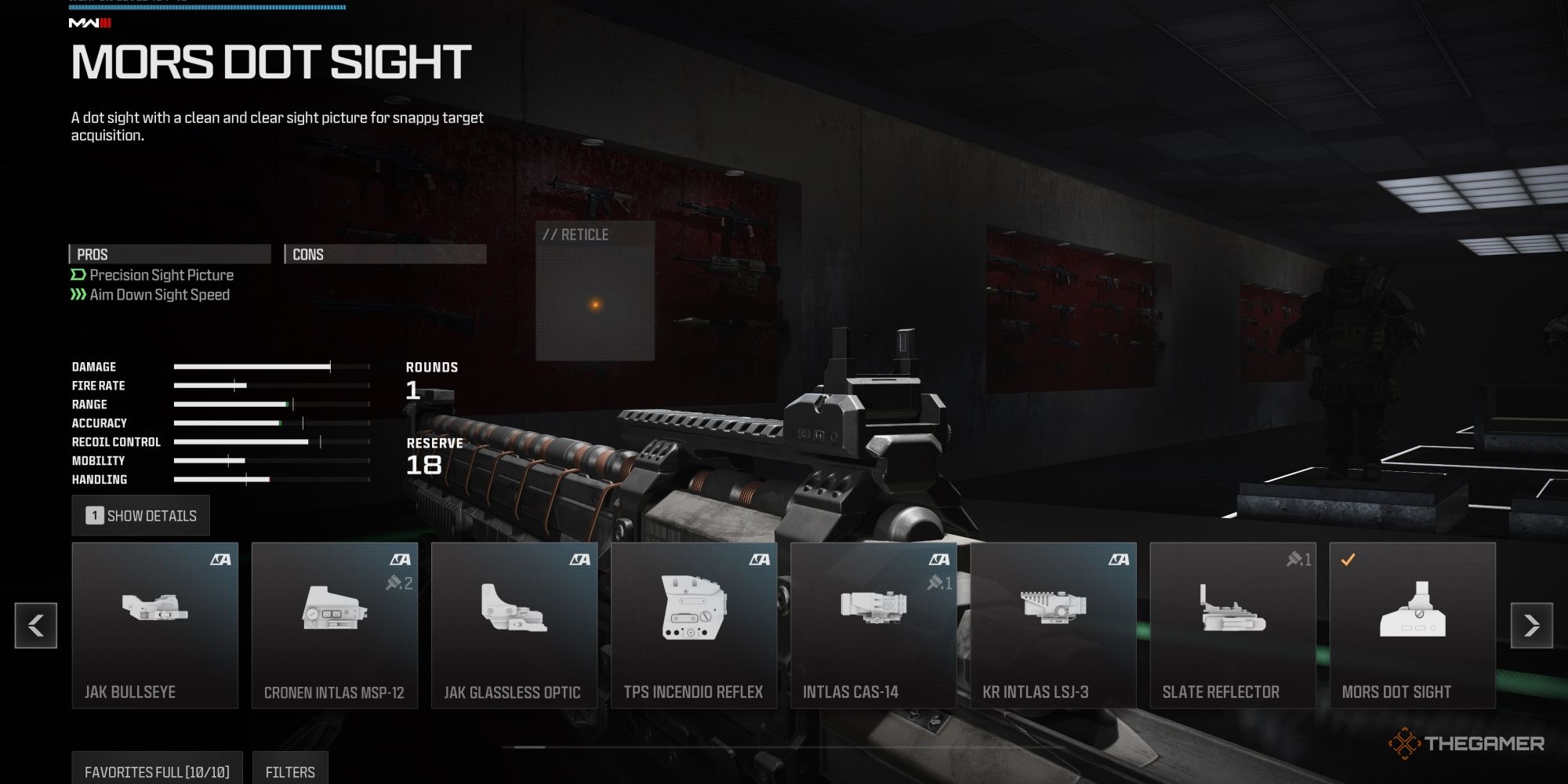Choose the KR Intlas LSJ-3 sight
The width and height of the screenshot is (1568, 784).
pyautogui.click(x=1052, y=623)
